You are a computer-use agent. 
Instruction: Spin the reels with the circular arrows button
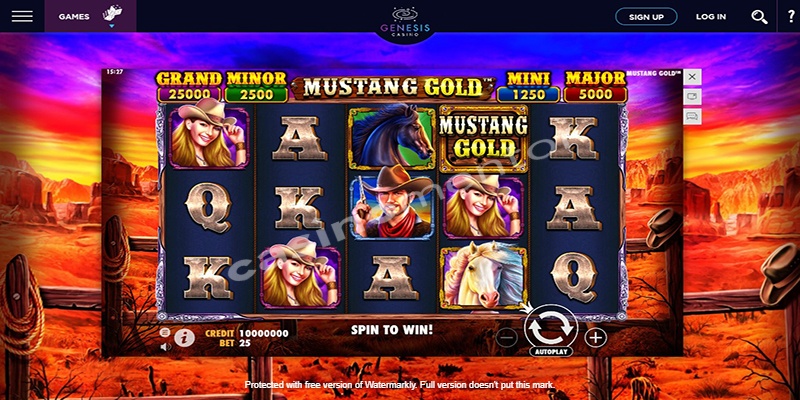550,325
